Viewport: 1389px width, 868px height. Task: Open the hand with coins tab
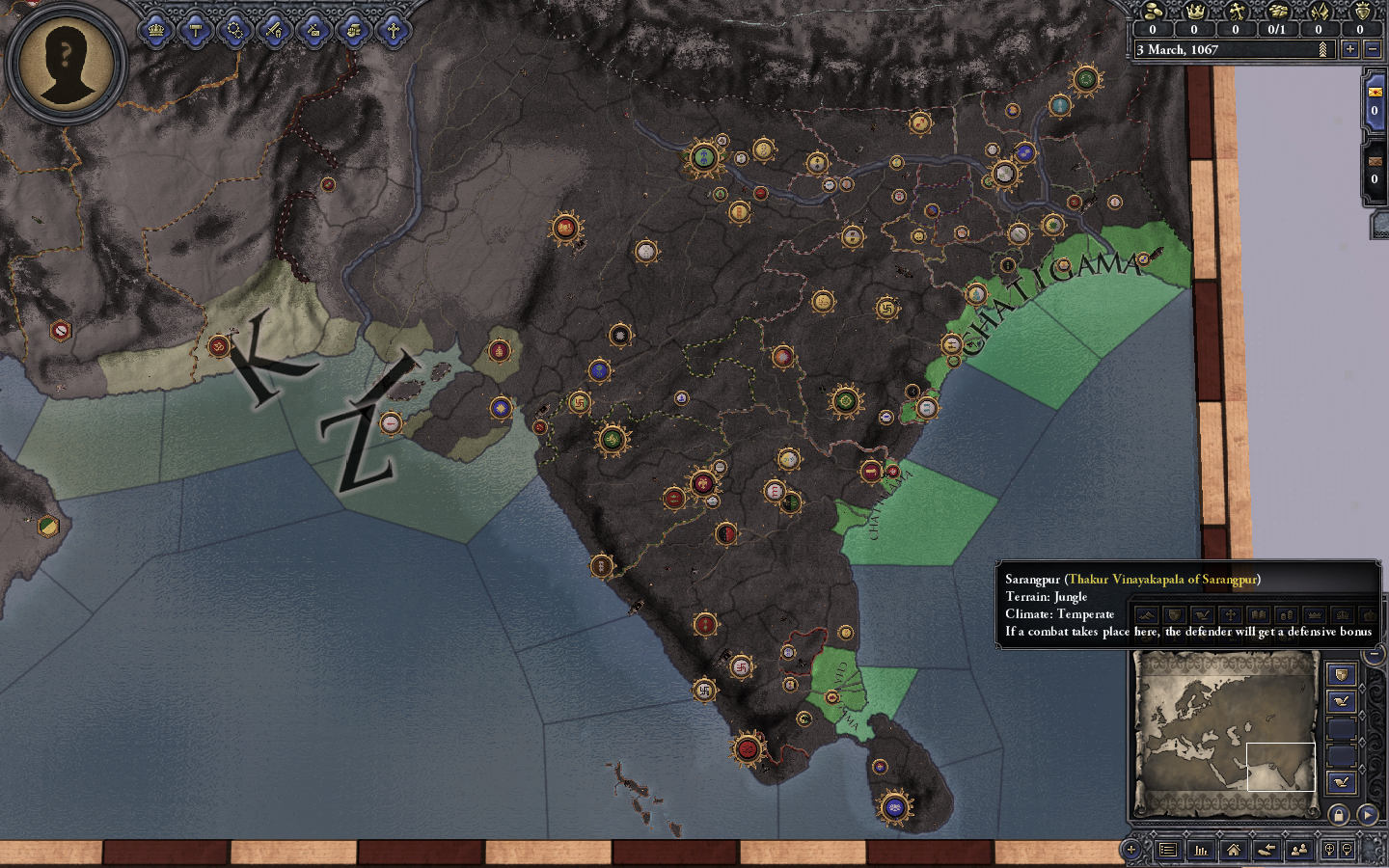[x=353, y=31]
